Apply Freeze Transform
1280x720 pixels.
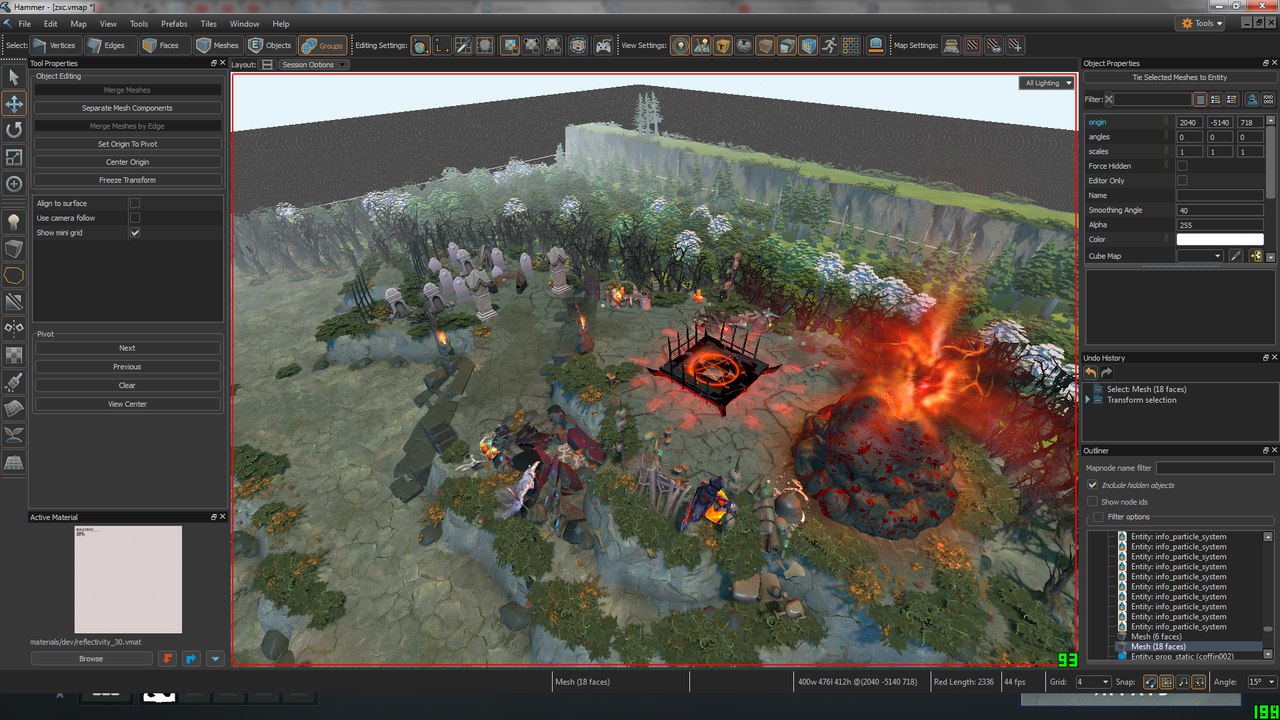point(127,180)
